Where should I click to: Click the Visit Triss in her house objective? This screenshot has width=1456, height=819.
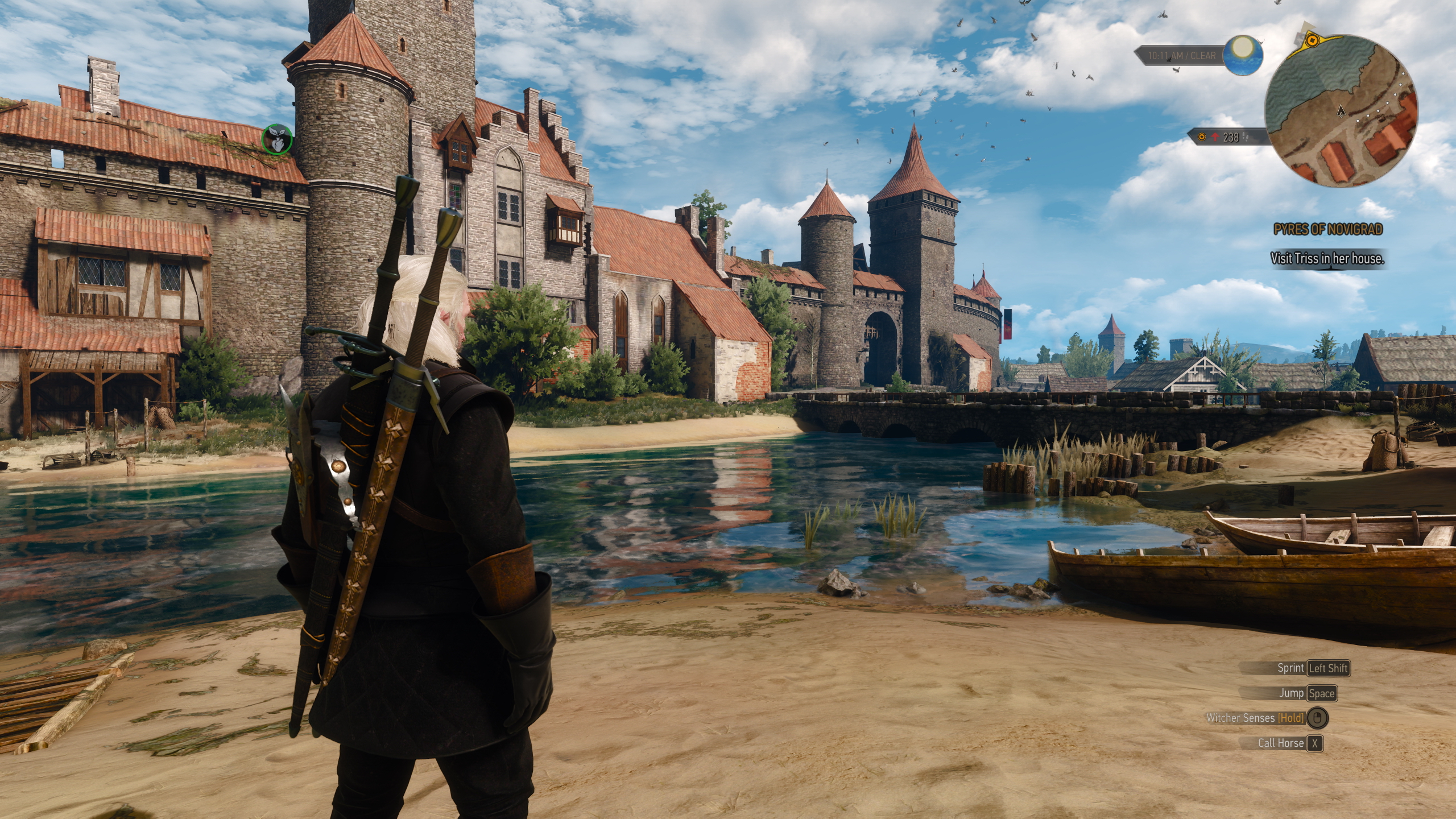[1327, 259]
